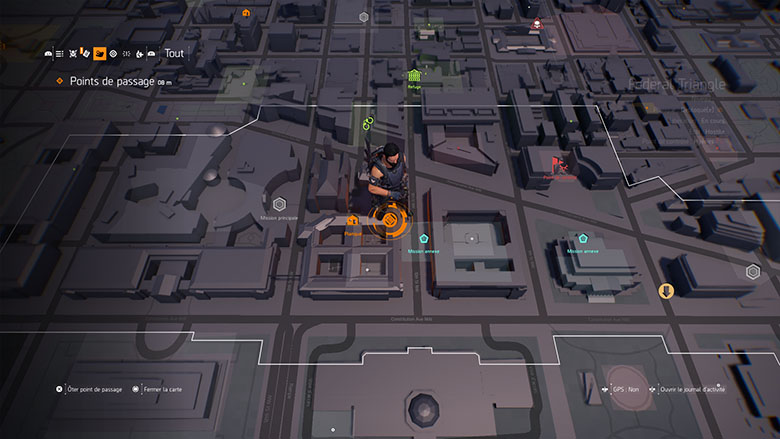780x439 pixels.
Task: Click the orange down-arrow map marker
Action: 666,290
